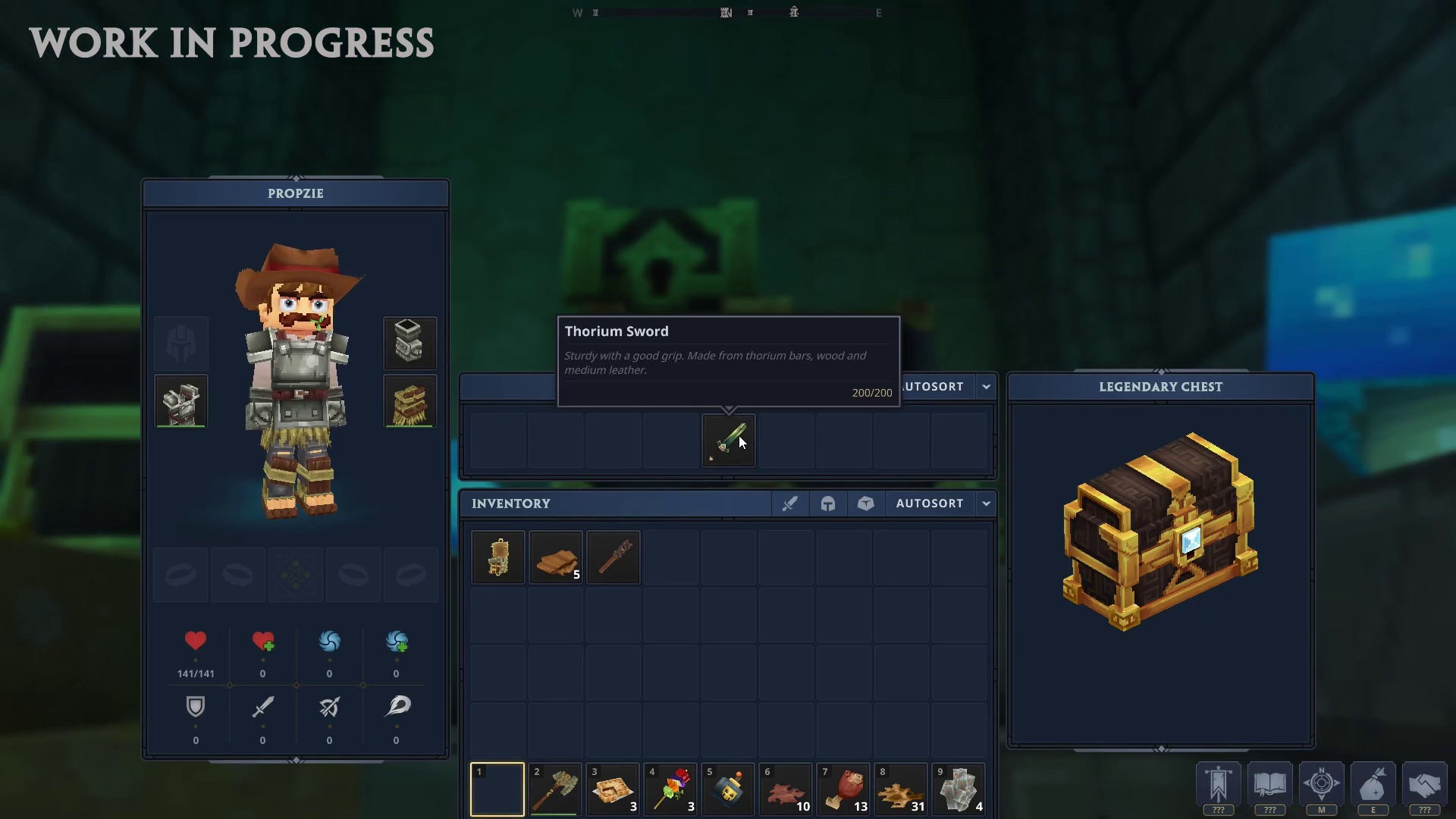The height and width of the screenshot is (819, 1456).
Task: Filter inventory by the sword weapons icon
Action: pyautogui.click(x=789, y=504)
